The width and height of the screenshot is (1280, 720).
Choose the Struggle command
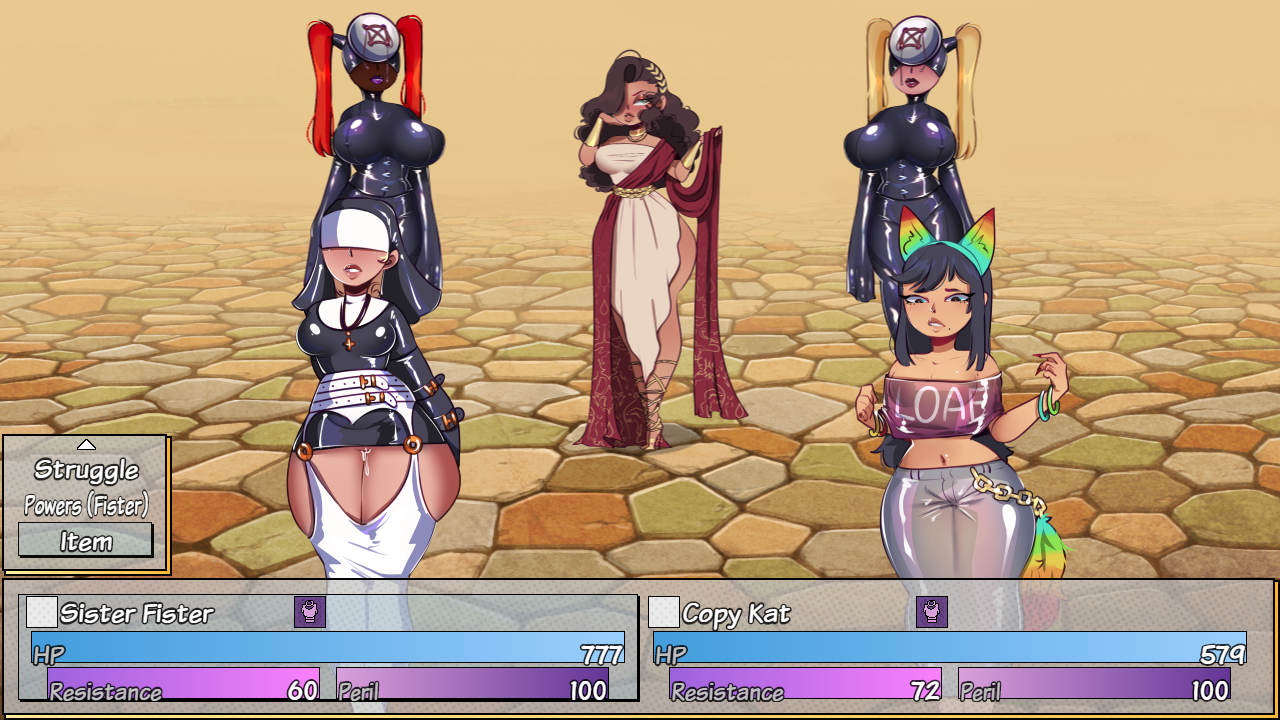tap(86, 469)
